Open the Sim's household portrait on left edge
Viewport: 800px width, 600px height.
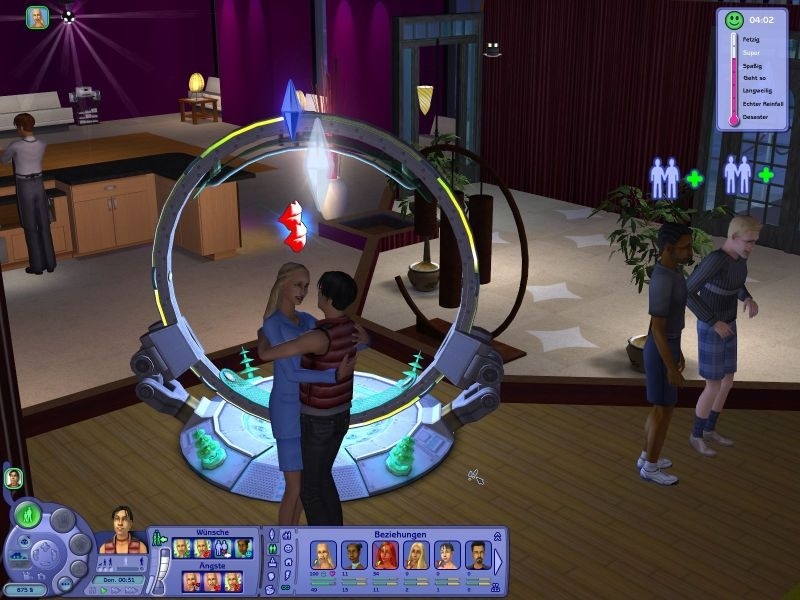[14, 478]
